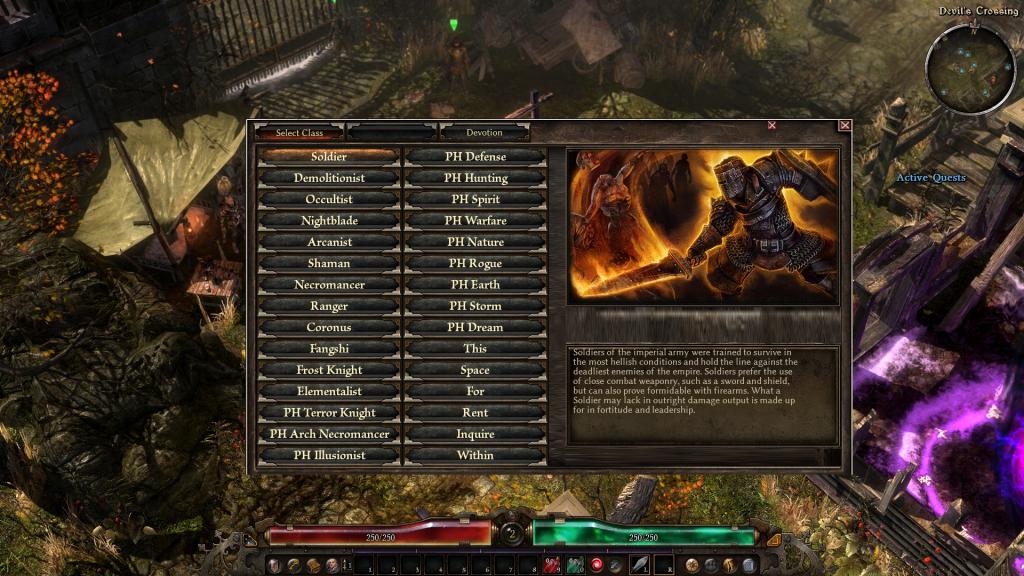Open the Select Class tab
1024x576 pixels.
coord(300,132)
